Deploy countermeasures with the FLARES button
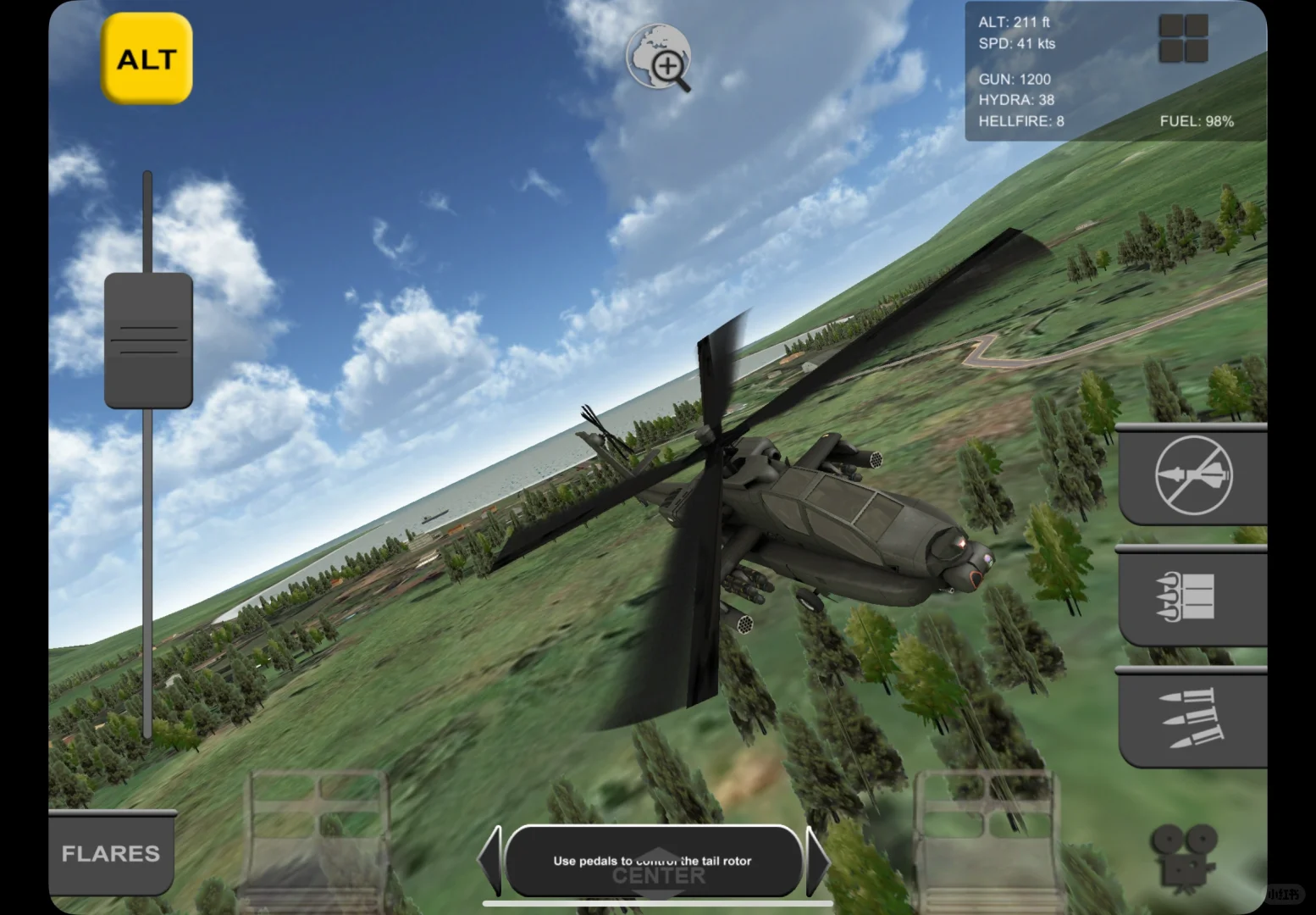Screen dimensions: 1316x915 click(111, 853)
